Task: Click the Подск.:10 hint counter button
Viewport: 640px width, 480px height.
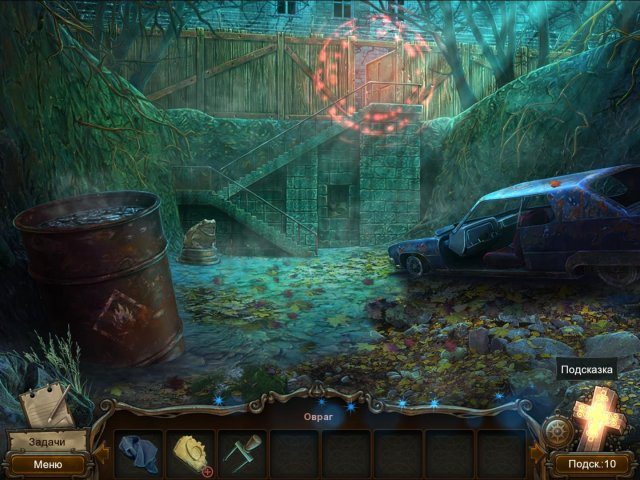Action: 593,464
